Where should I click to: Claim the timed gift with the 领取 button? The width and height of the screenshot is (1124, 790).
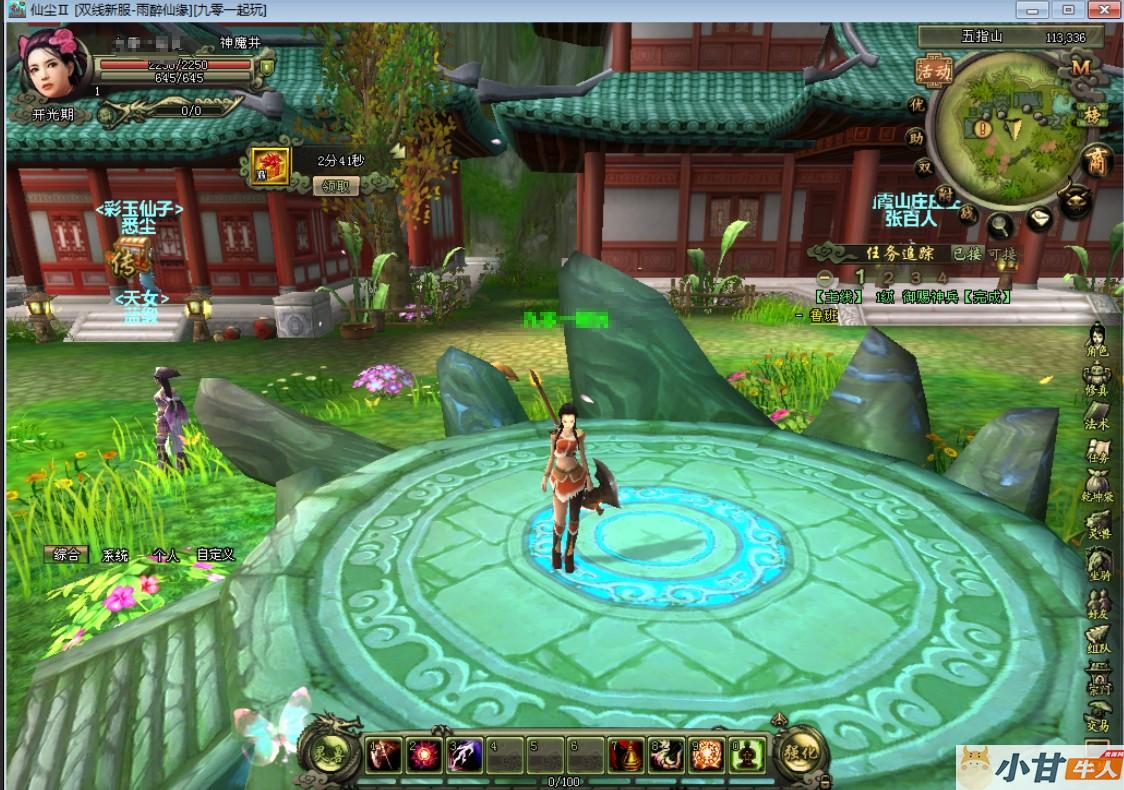pyautogui.click(x=336, y=185)
